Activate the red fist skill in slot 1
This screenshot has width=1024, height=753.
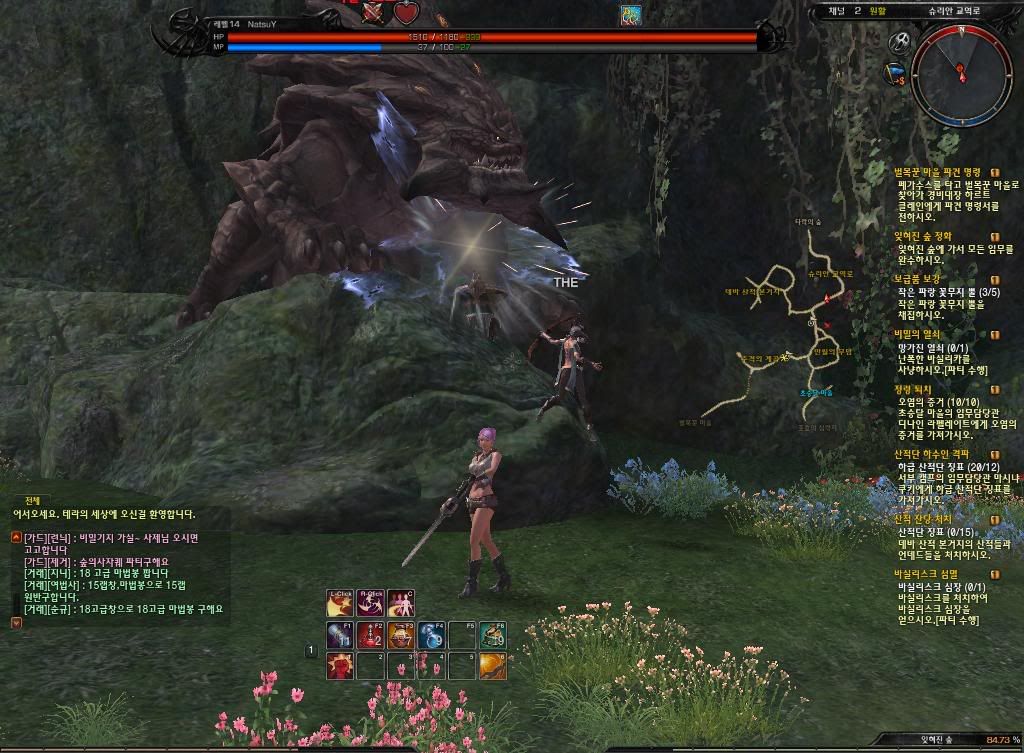pyautogui.click(x=340, y=665)
